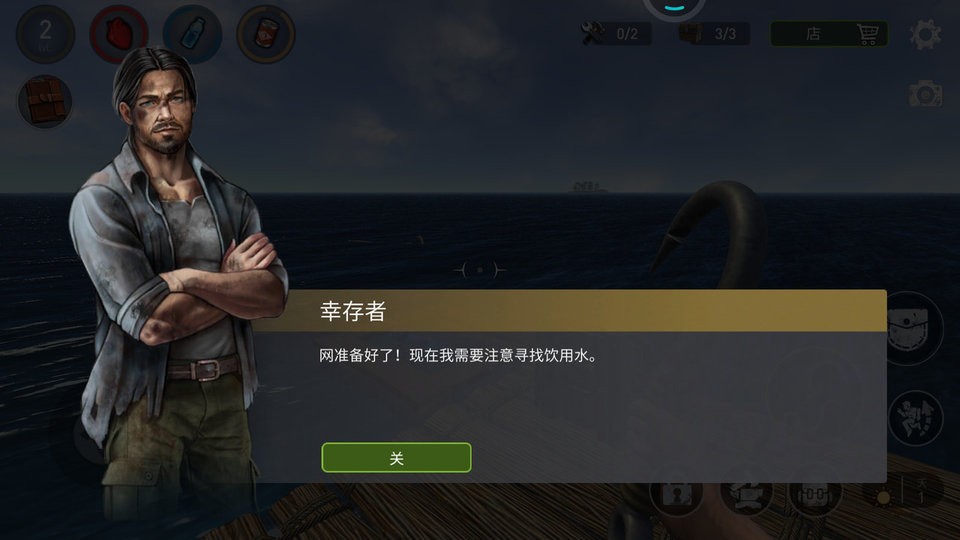Select the water bottle thirst icon
960x540 pixels.
(192, 35)
